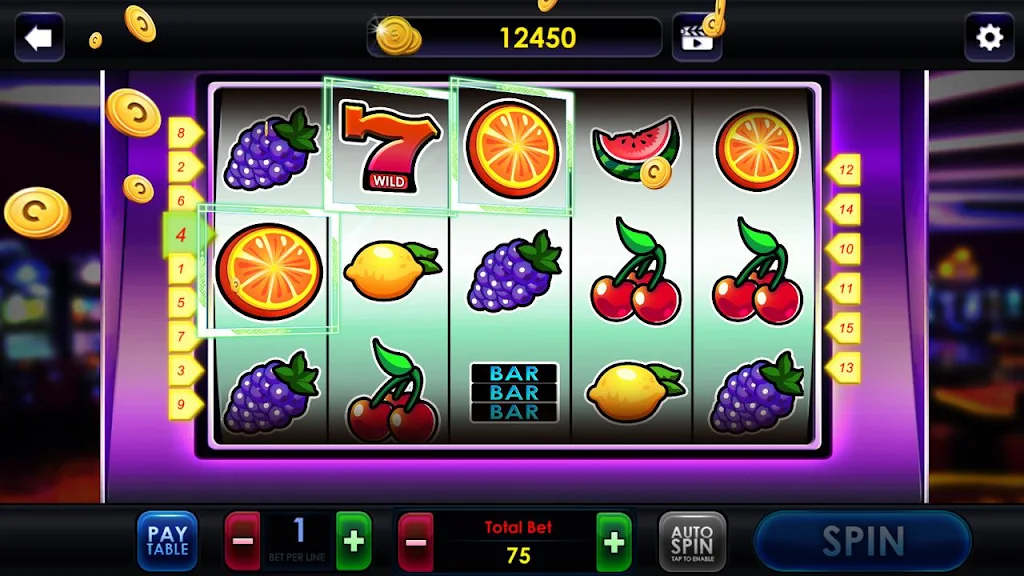
Task: Decrease the bet per line
Action: 242,541
